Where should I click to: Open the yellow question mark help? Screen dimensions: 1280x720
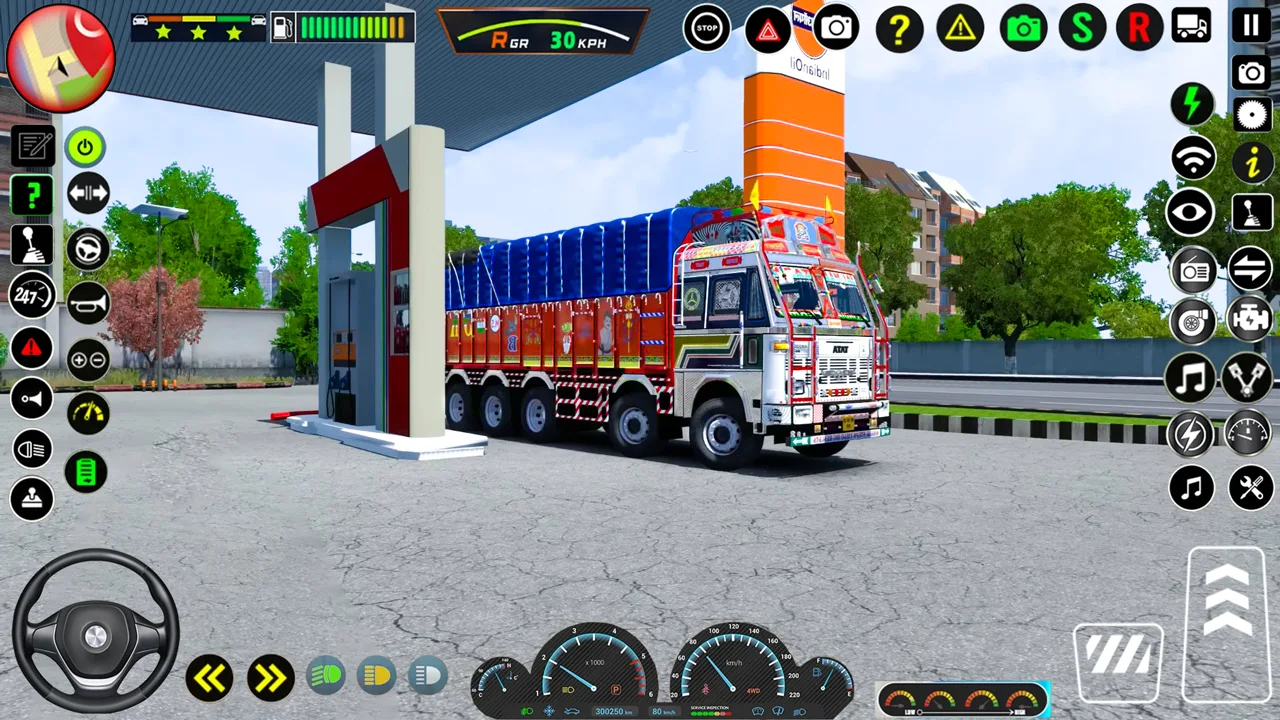(899, 29)
